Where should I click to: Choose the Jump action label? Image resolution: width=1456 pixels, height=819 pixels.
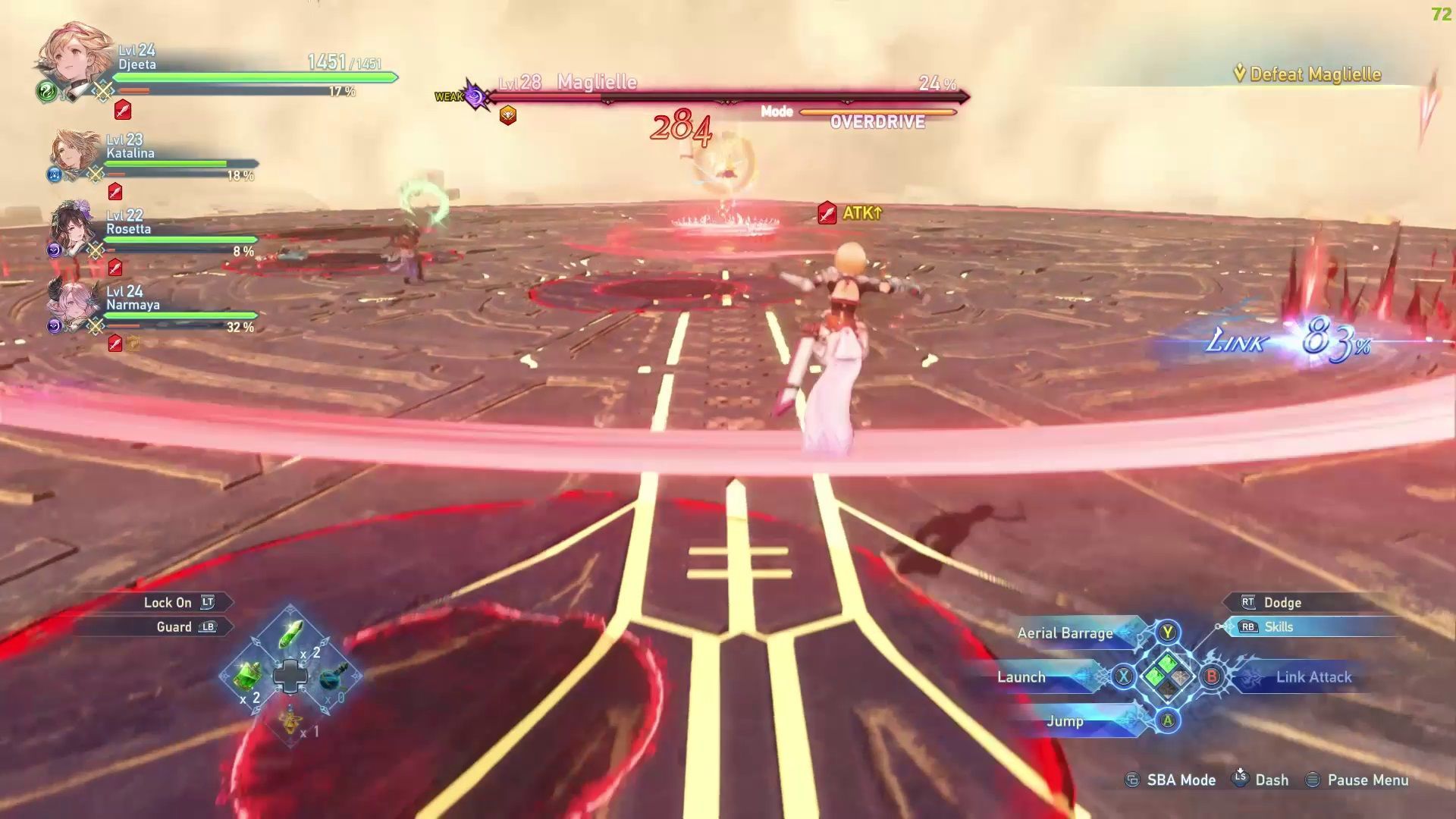point(1065,721)
